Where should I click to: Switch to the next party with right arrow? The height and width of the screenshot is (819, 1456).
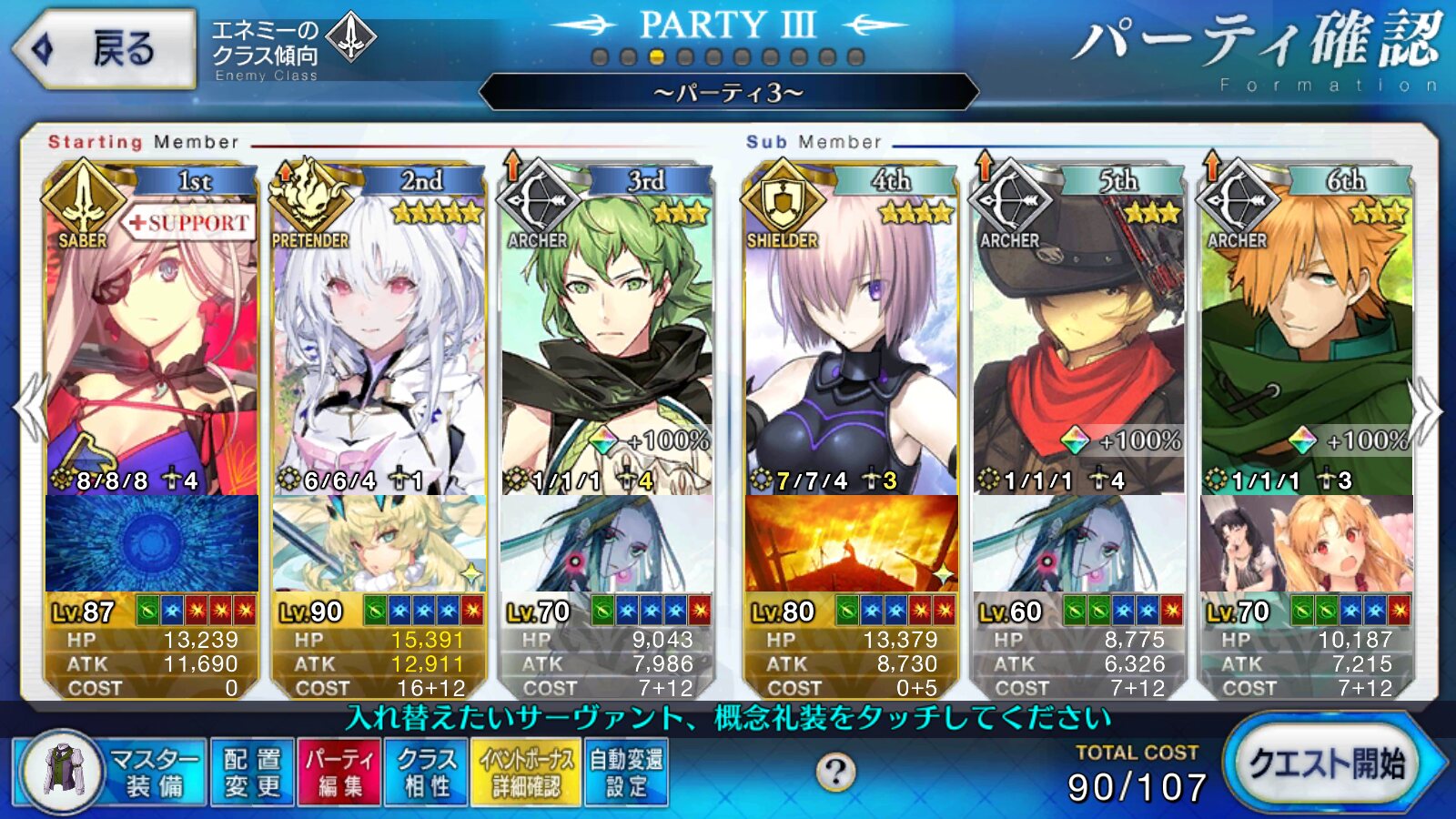(x=1426, y=409)
